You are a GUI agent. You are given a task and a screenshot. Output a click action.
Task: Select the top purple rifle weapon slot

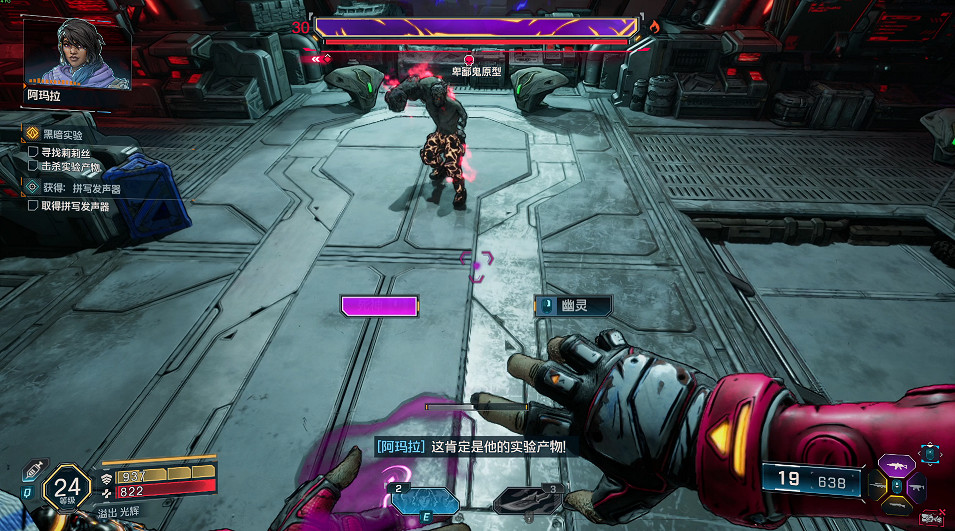tap(897, 467)
